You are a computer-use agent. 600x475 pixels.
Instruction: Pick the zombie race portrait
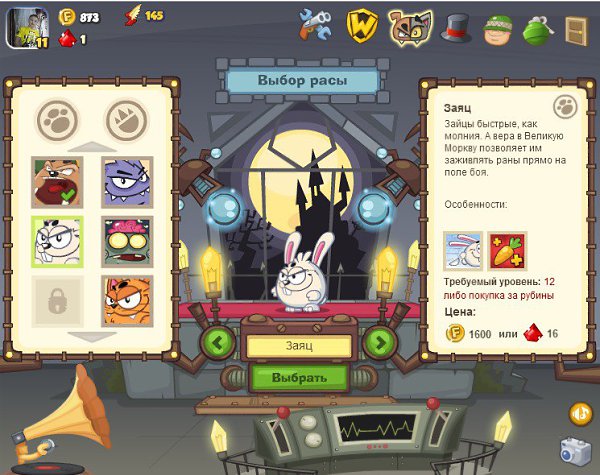point(126,241)
